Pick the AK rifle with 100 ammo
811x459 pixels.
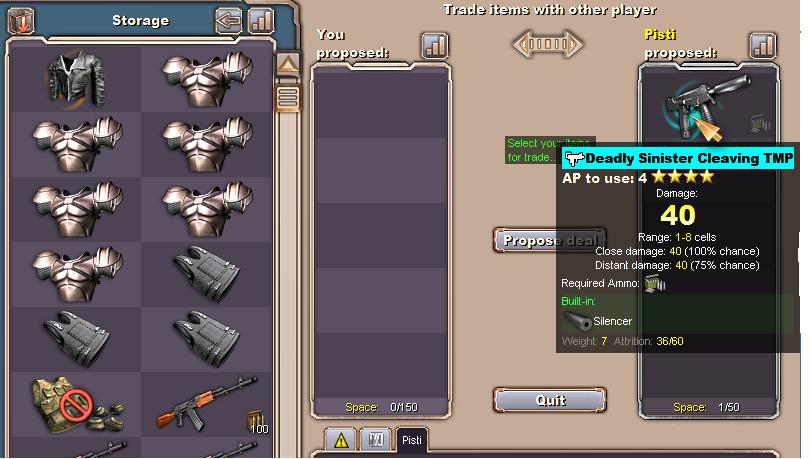[x=208, y=404]
